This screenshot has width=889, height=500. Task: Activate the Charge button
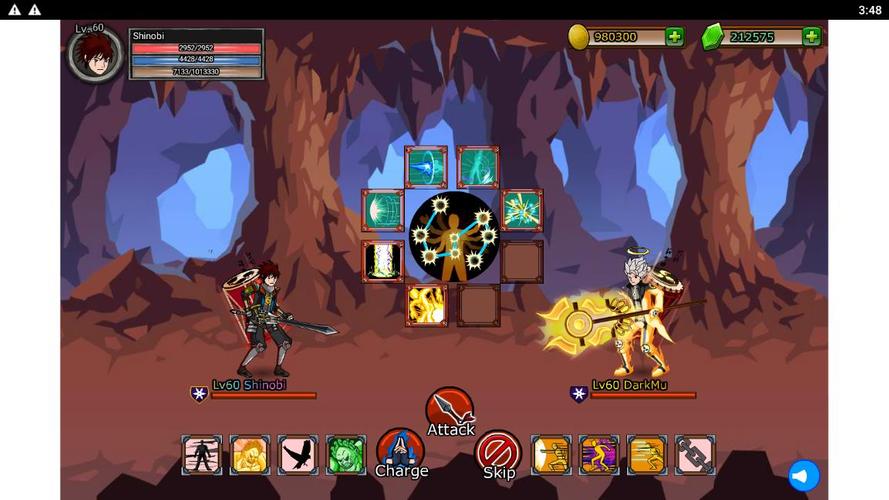[x=400, y=450]
